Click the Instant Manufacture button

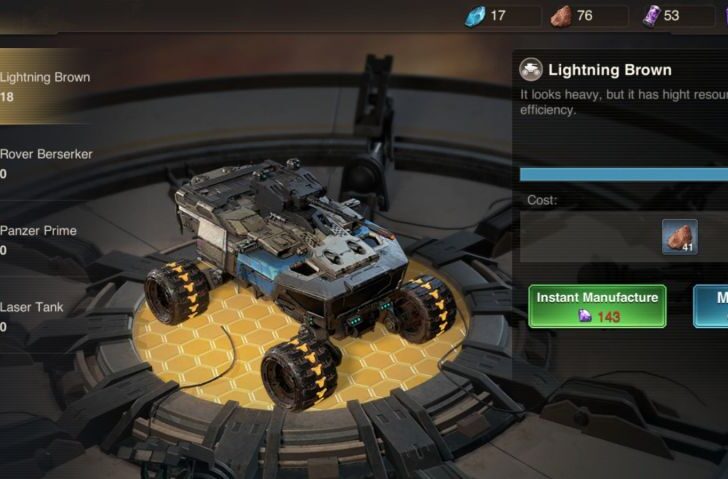pyautogui.click(x=597, y=306)
